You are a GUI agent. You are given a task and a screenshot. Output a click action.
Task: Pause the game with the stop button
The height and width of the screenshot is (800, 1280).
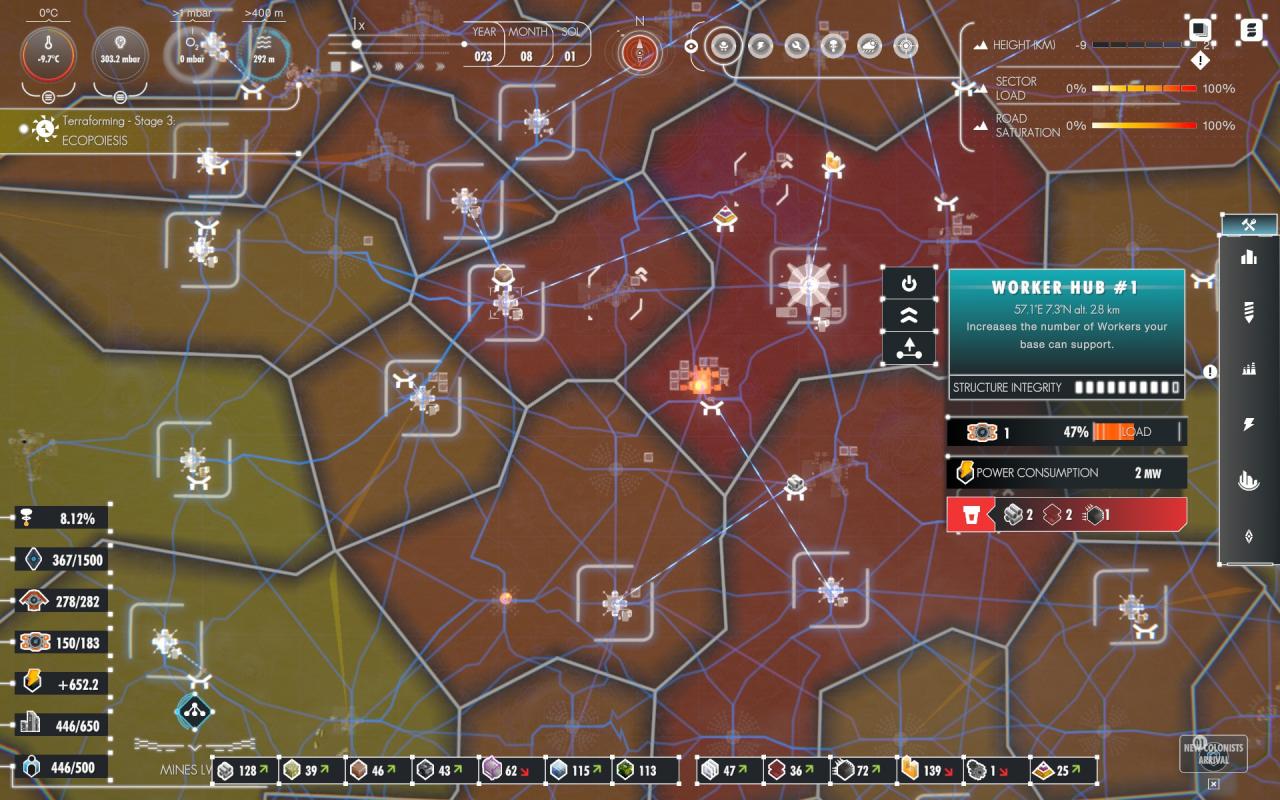point(336,66)
